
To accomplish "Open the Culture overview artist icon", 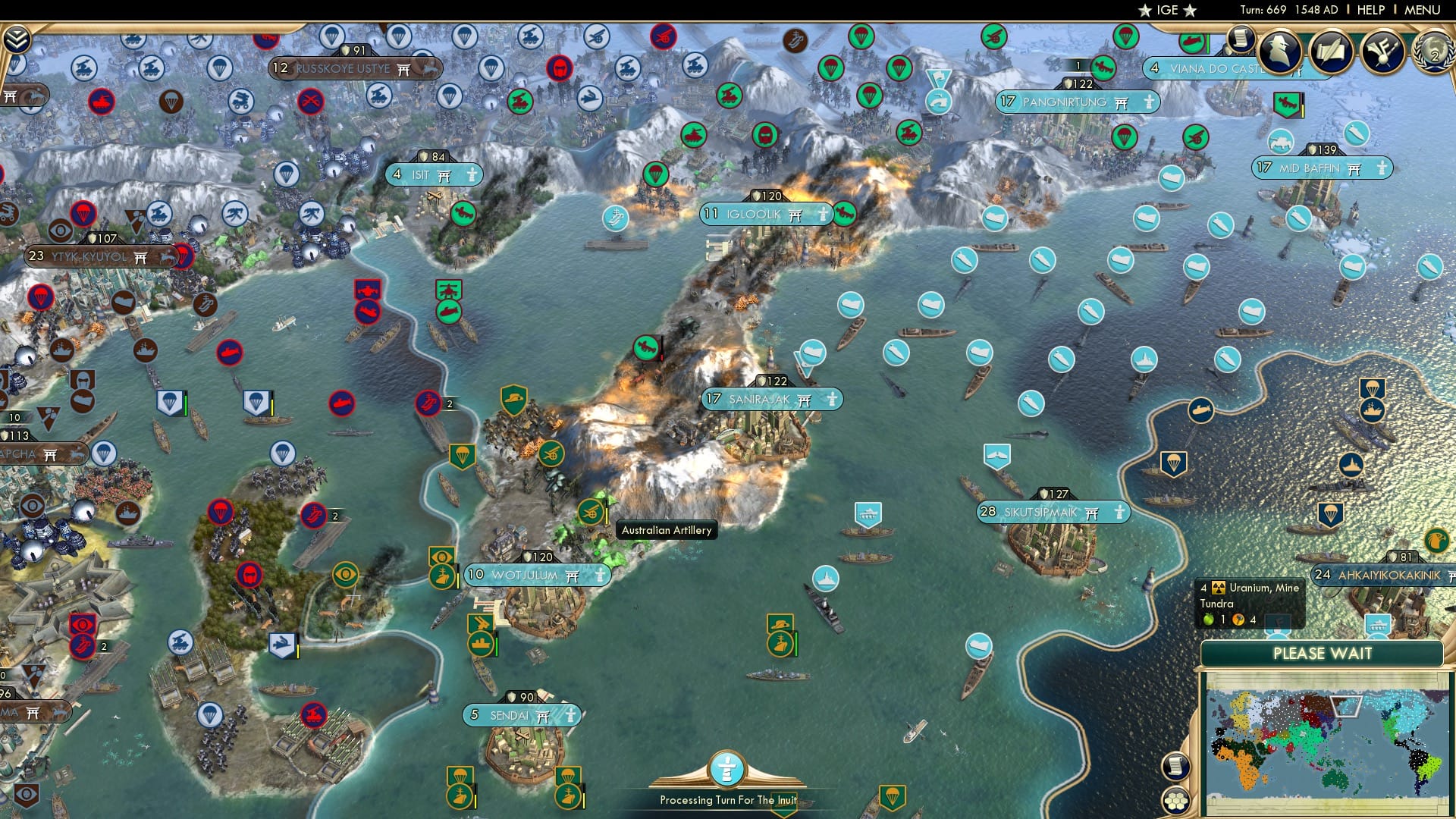I will pyautogui.click(x=1383, y=53).
